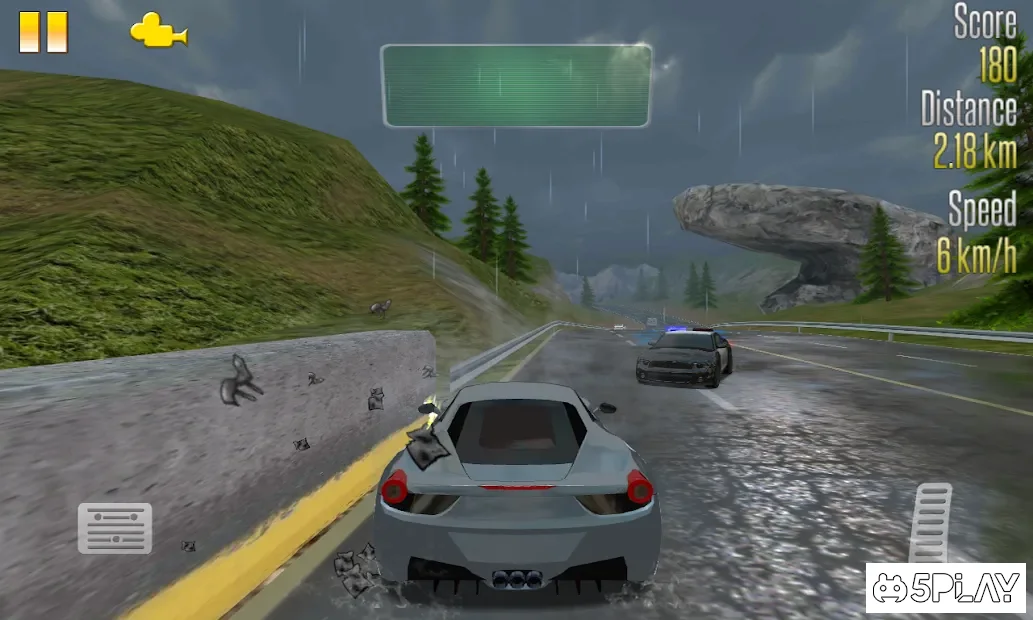
Task: Pause the game
Action: pyautogui.click(x=43, y=32)
